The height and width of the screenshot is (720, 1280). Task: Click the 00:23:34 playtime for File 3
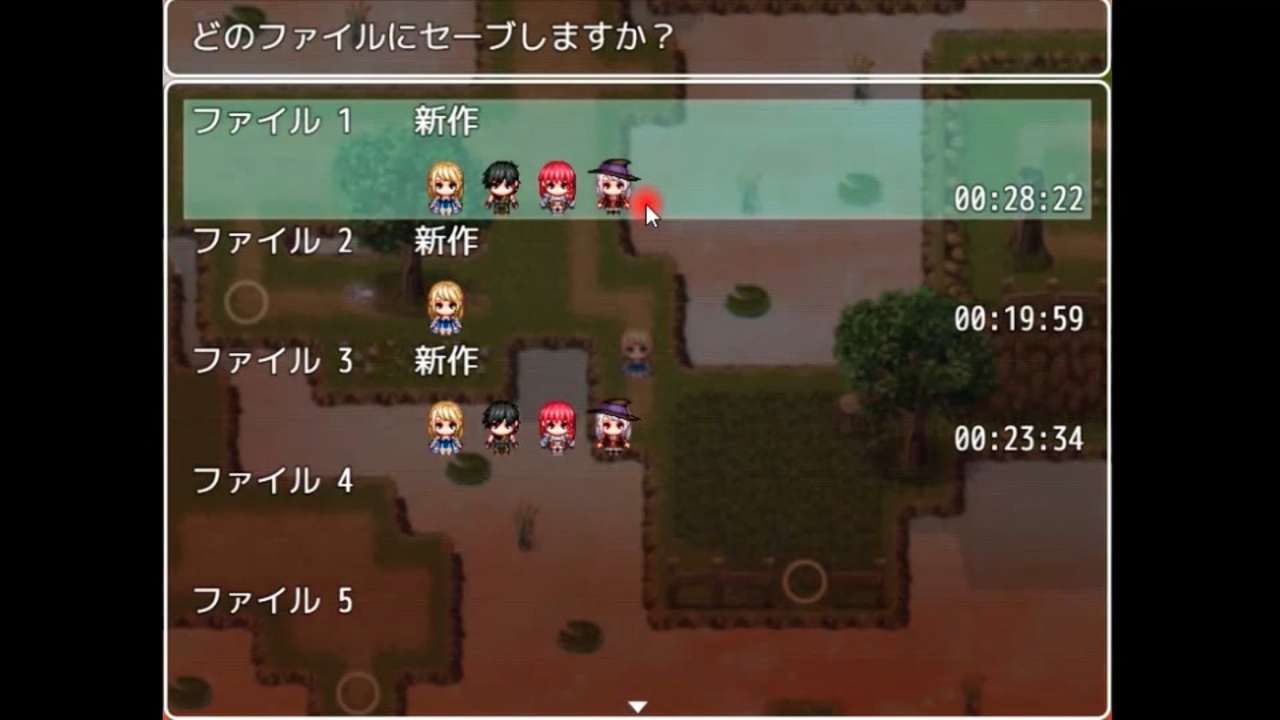pos(1017,439)
